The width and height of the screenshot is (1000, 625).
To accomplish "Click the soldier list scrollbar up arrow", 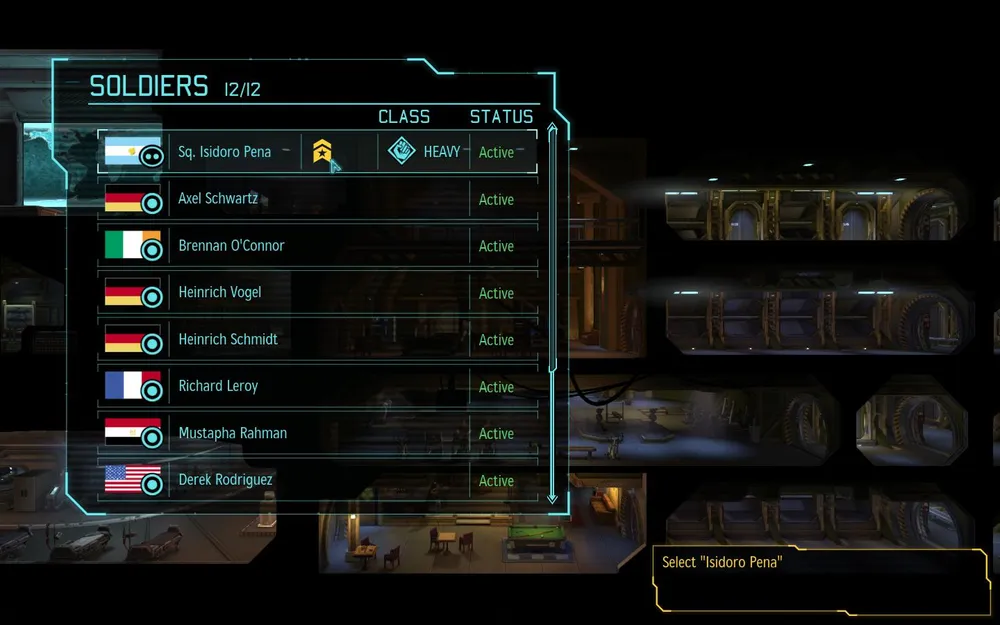I will [x=552, y=127].
